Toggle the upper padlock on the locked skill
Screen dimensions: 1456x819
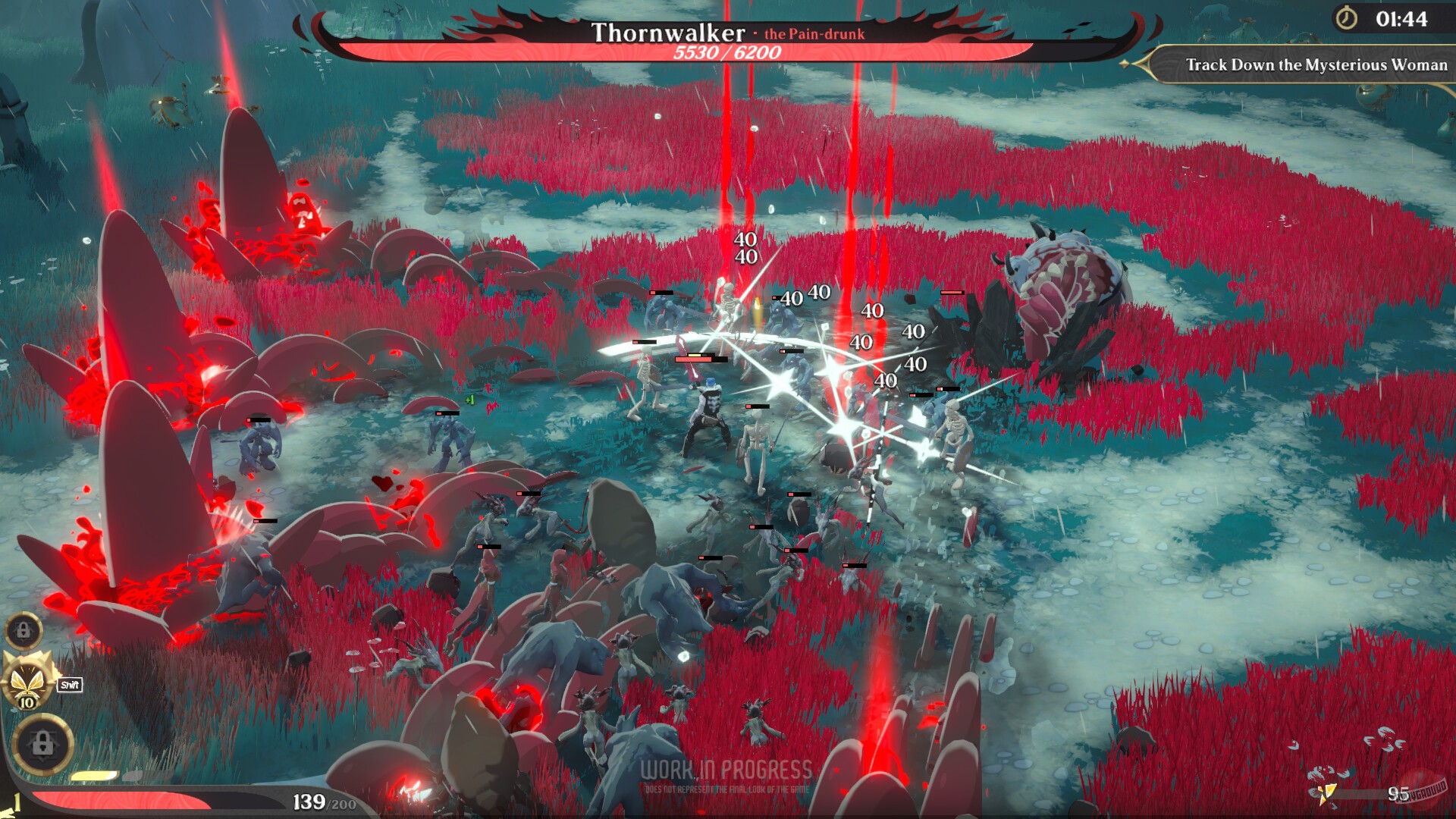click(25, 631)
